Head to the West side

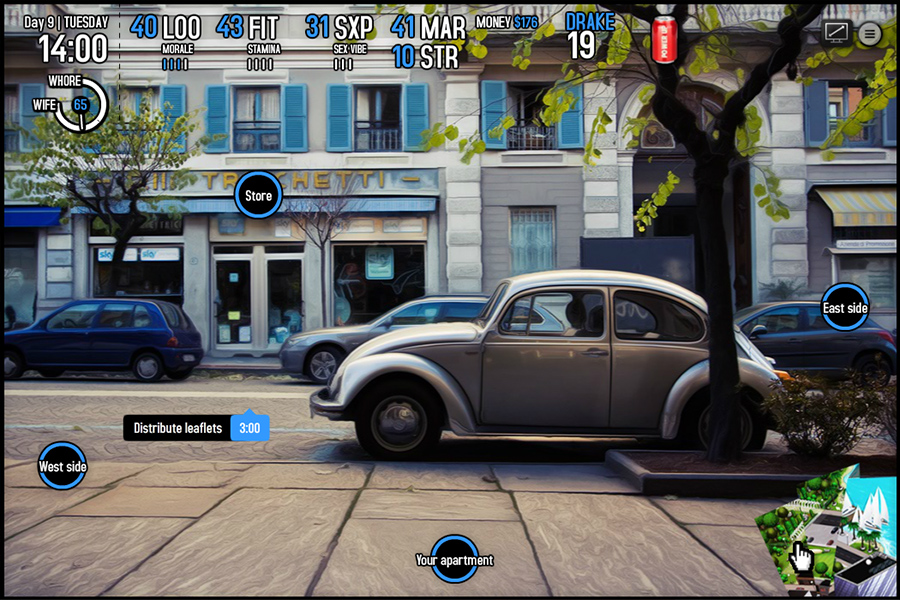click(x=62, y=466)
